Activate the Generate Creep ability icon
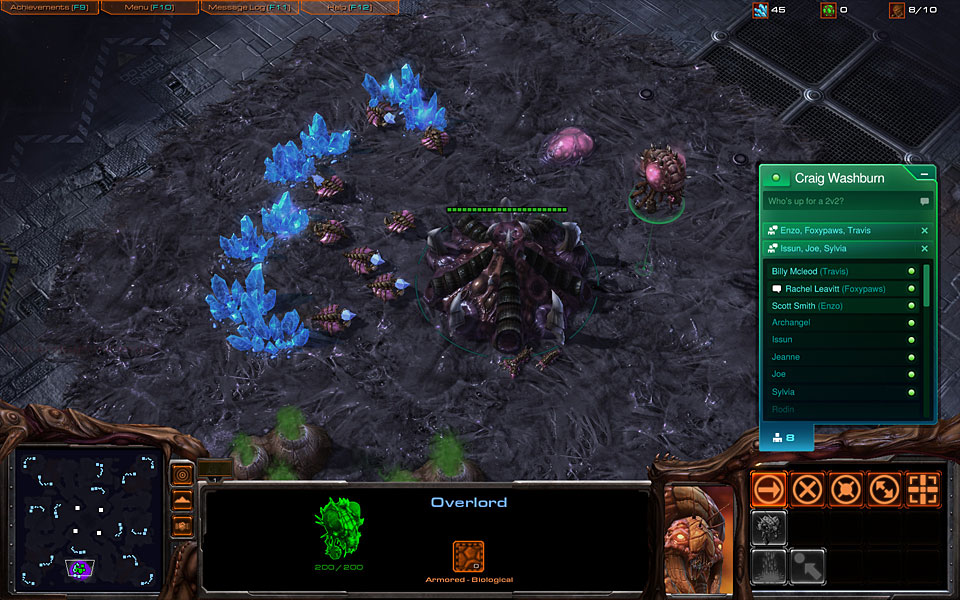Image resolution: width=960 pixels, height=600 pixels. [x=770, y=565]
